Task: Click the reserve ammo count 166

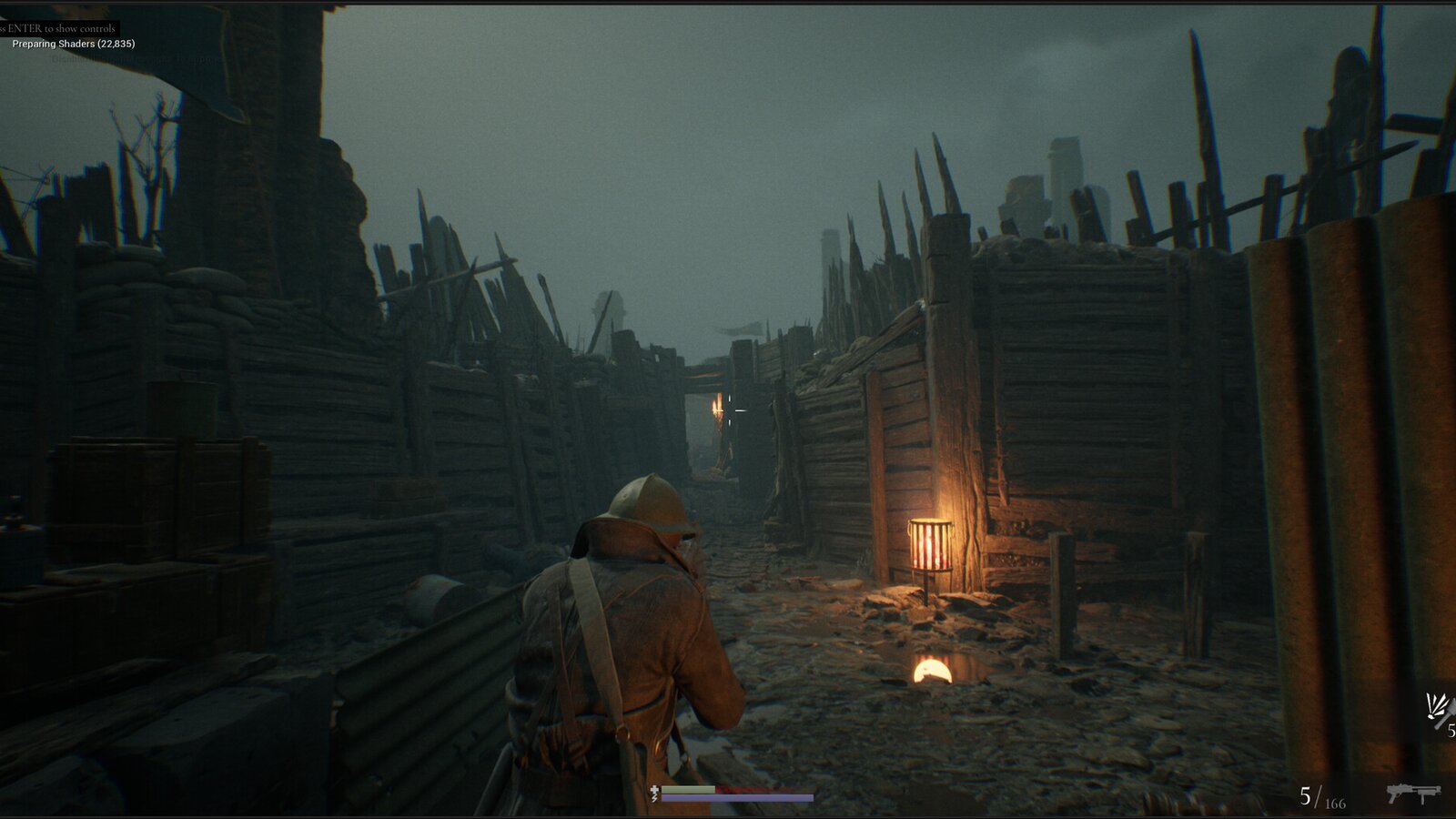Action: (x=1335, y=804)
